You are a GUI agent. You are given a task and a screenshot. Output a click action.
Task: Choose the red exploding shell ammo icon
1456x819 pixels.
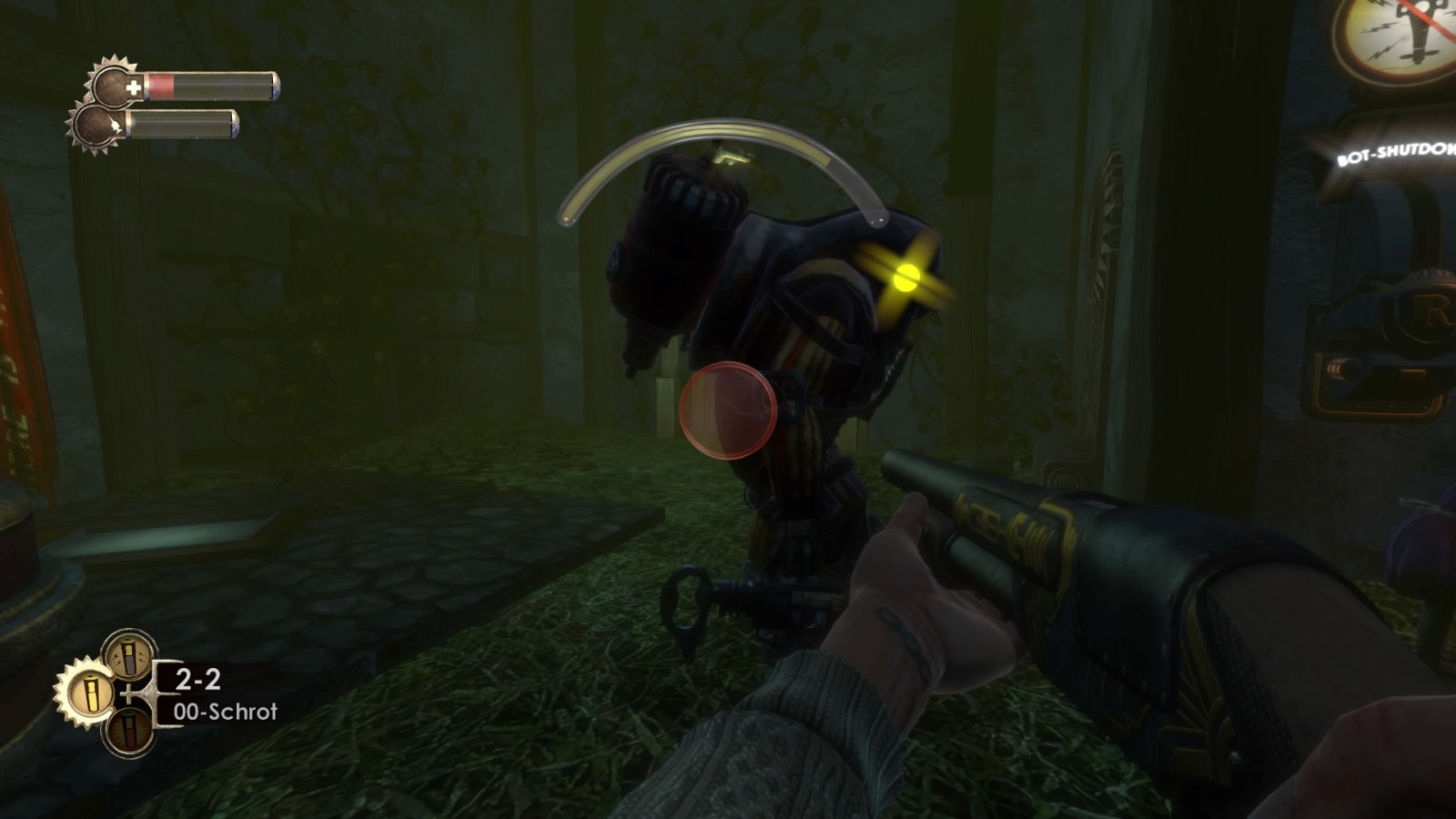click(x=128, y=731)
